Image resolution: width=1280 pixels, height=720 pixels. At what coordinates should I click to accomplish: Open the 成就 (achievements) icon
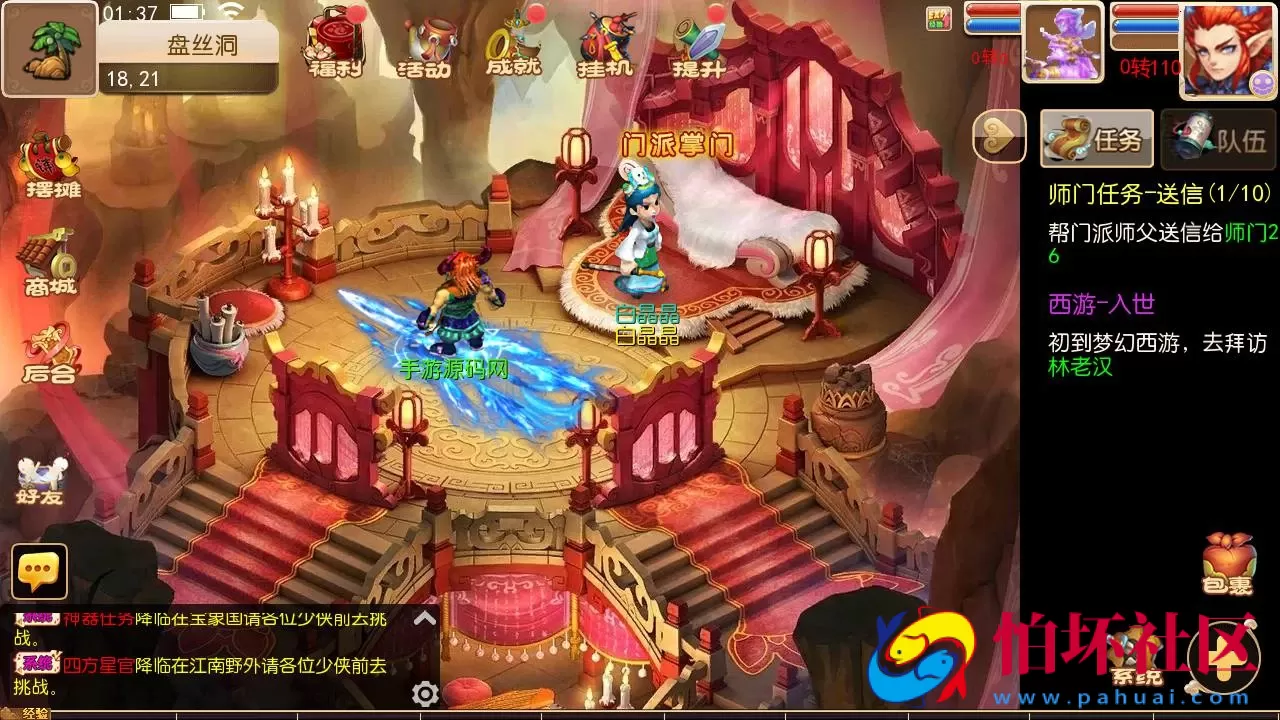point(512,48)
